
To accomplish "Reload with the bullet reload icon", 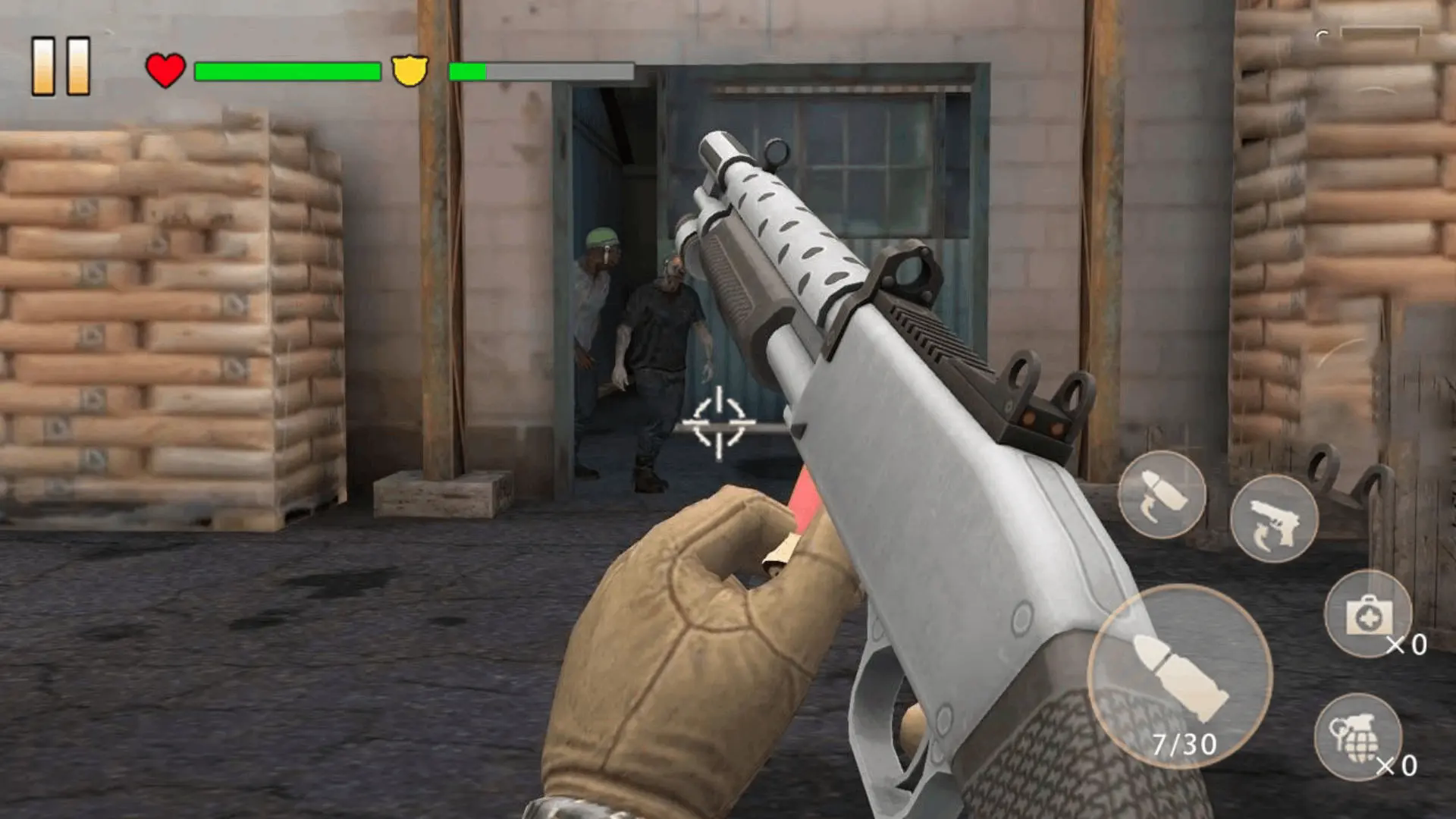I will (x=1162, y=495).
